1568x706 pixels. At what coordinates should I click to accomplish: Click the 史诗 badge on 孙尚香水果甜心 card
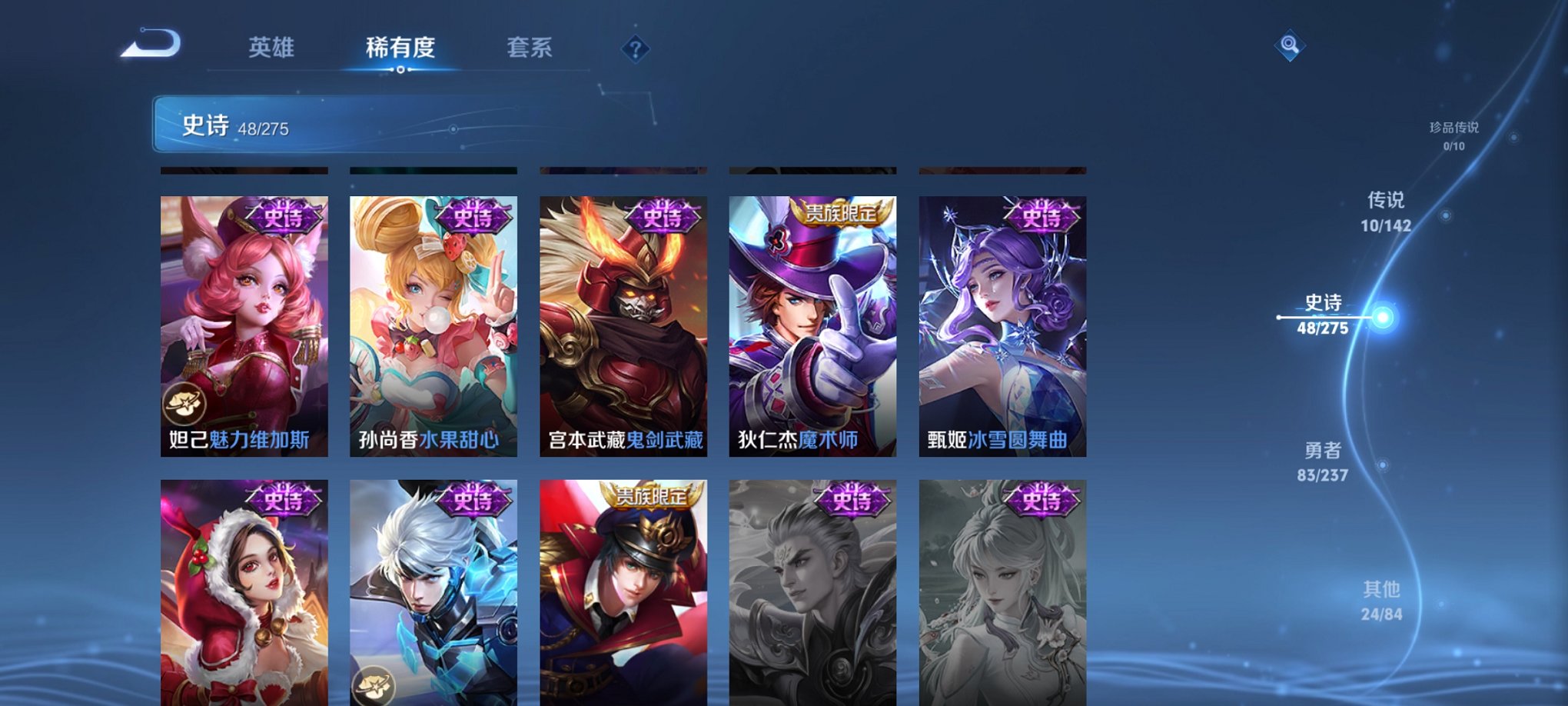[473, 216]
